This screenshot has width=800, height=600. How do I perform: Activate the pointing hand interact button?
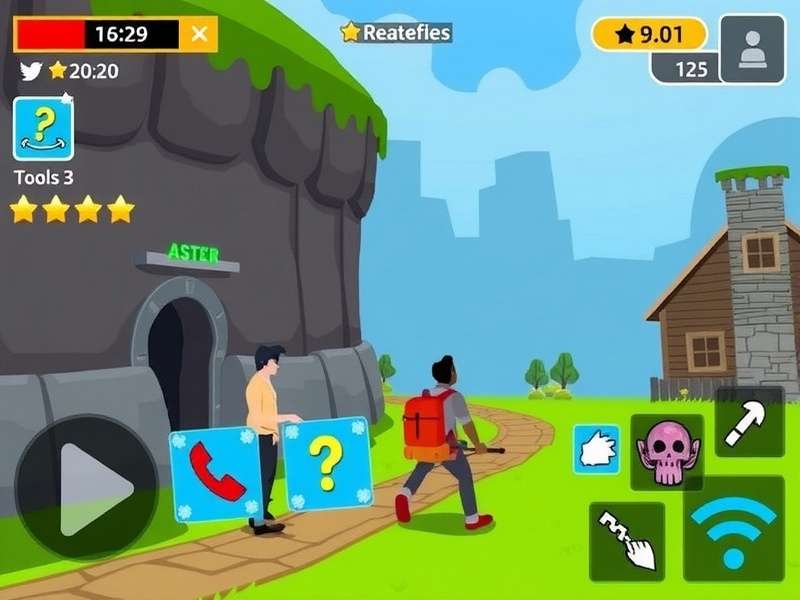point(627,541)
